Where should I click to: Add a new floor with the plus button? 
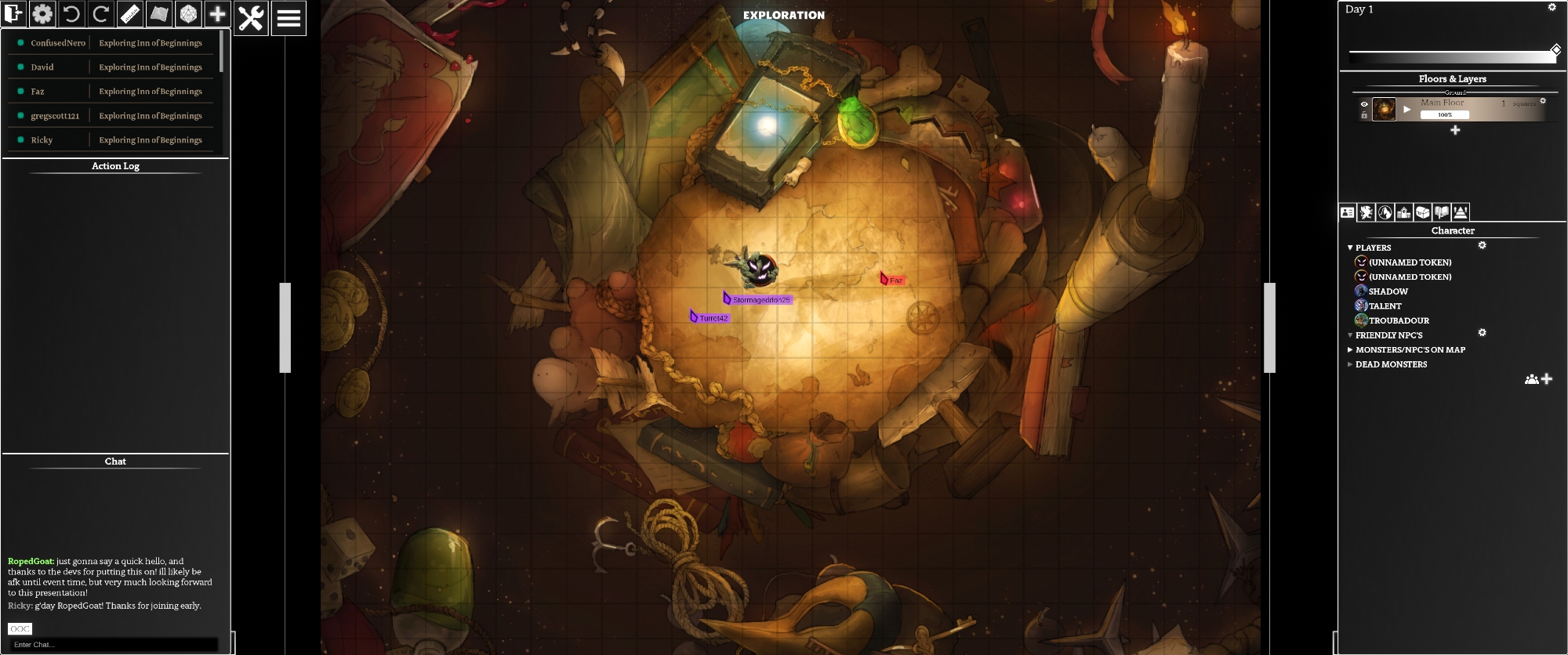[x=1455, y=130]
